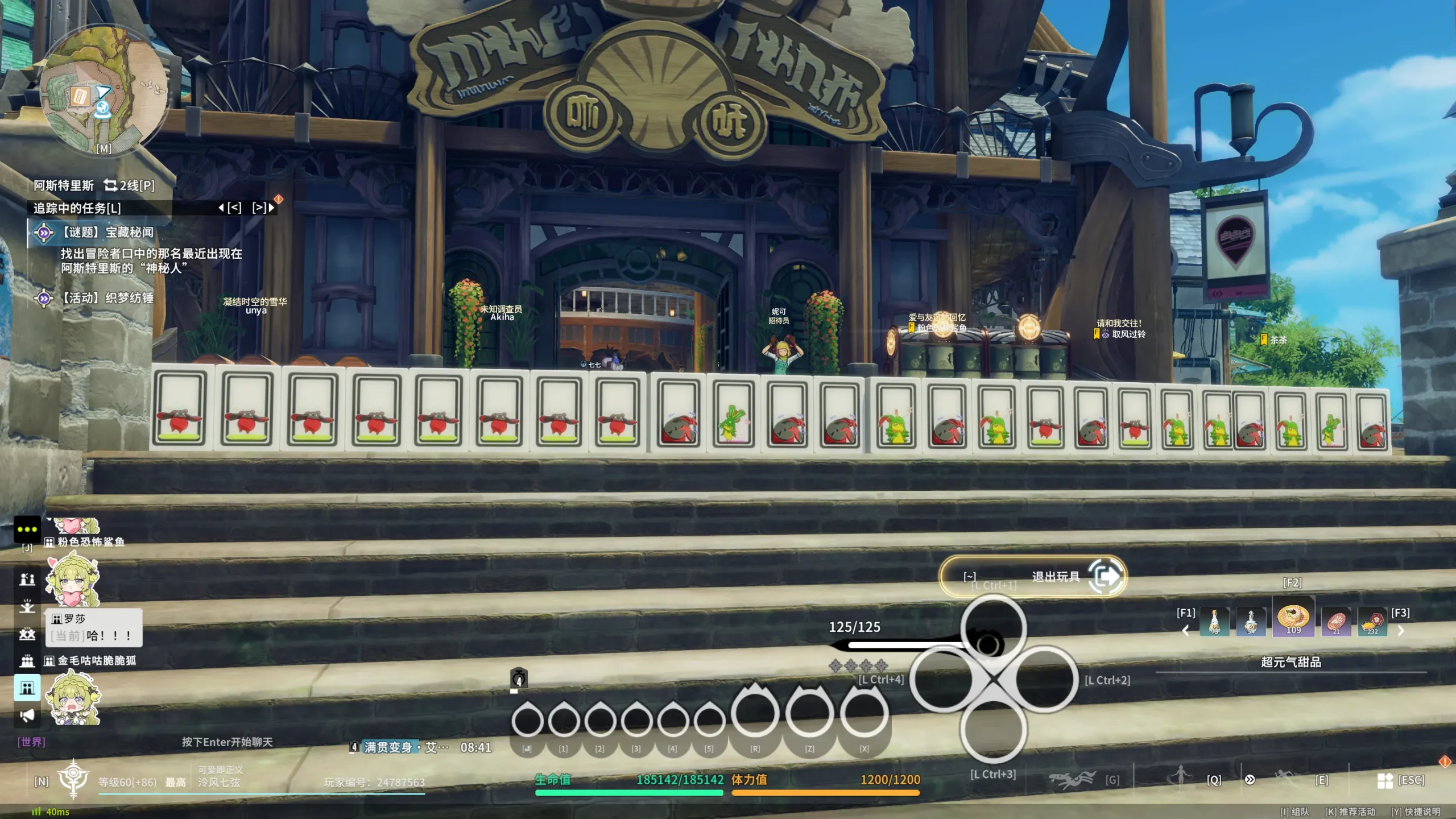Cycle quick items with the left arrow

click(x=1185, y=631)
